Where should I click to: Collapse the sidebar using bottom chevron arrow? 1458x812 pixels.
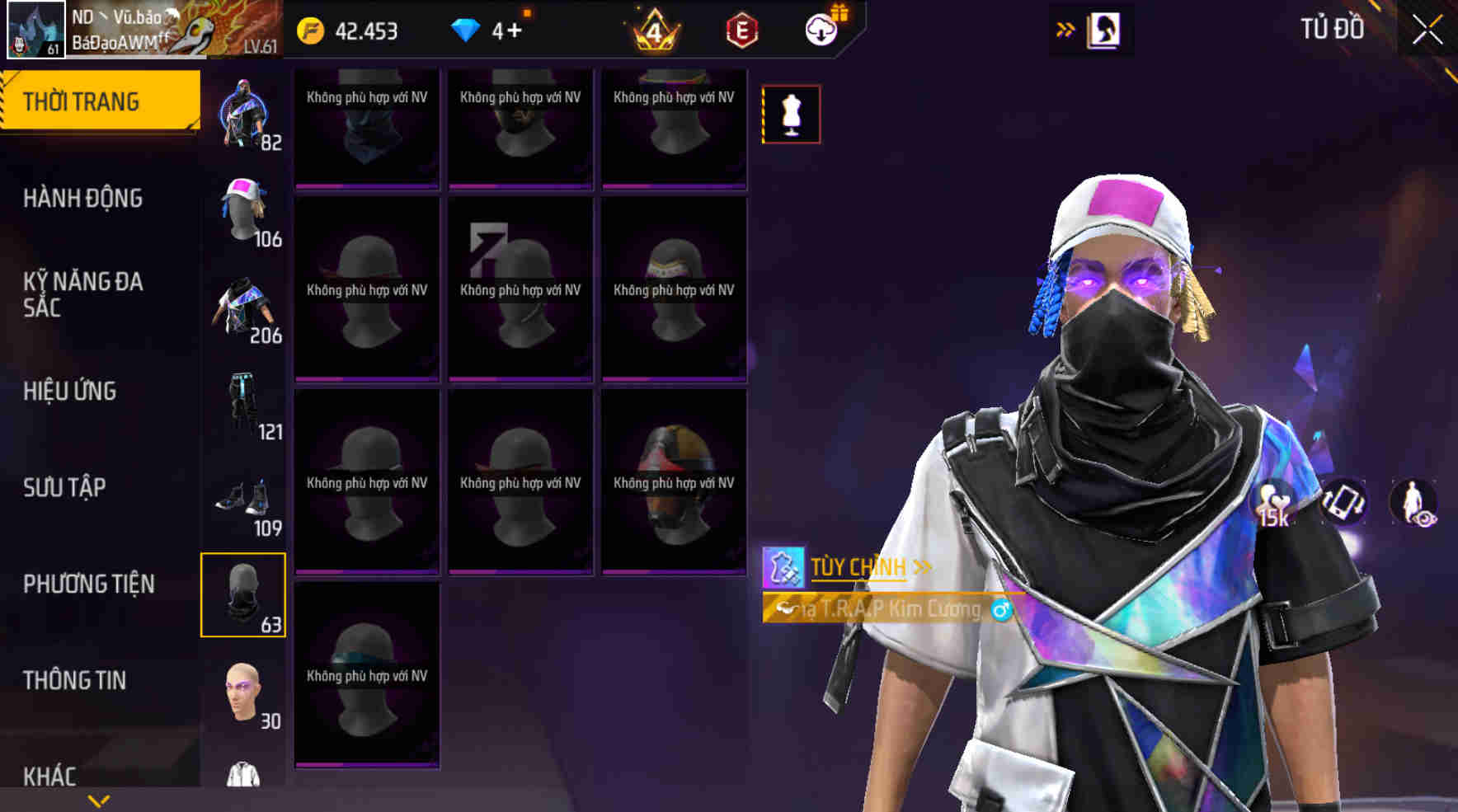[x=99, y=801]
